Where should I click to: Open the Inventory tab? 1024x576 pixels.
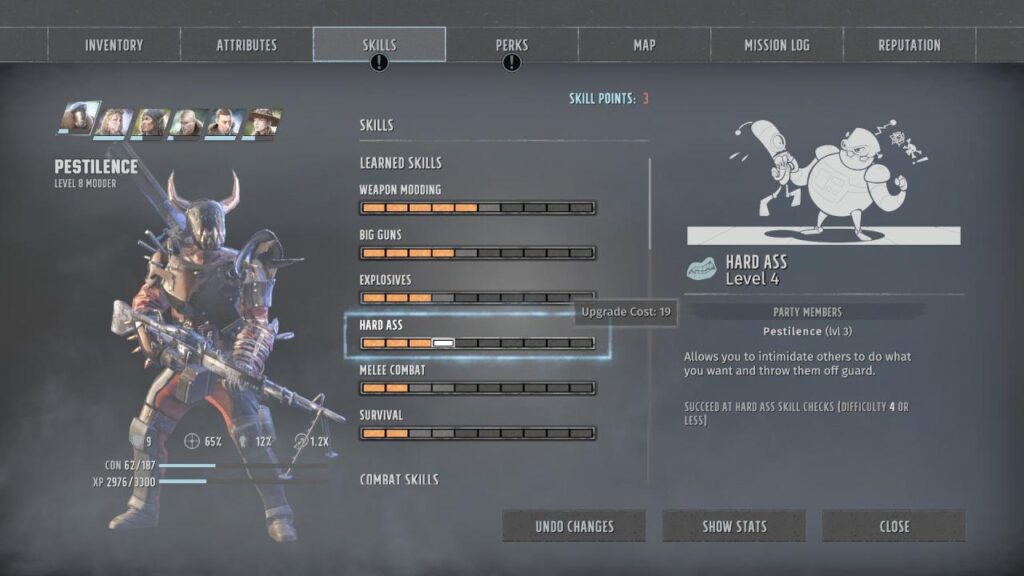pyautogui.click(x=114, y=45)
